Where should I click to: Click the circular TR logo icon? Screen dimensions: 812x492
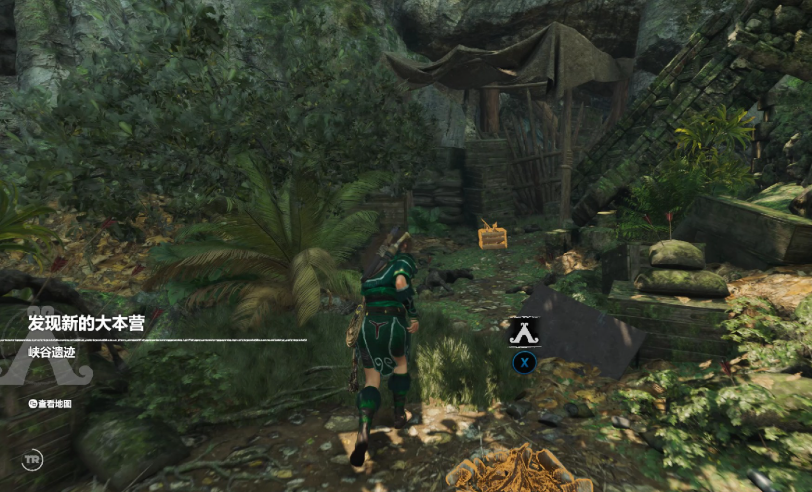pos(32,460)
